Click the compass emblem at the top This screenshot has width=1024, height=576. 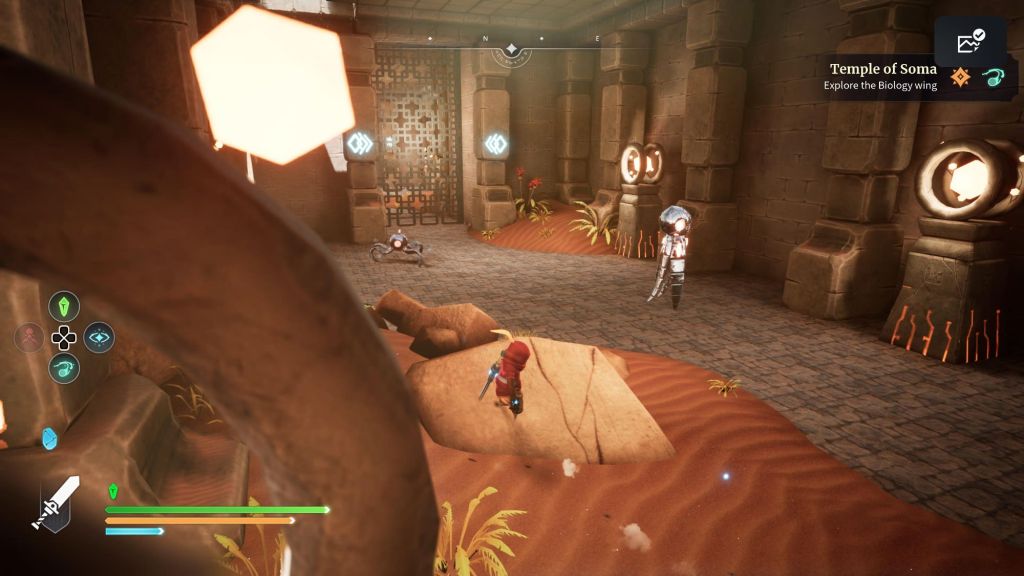[x=512, y=48]
